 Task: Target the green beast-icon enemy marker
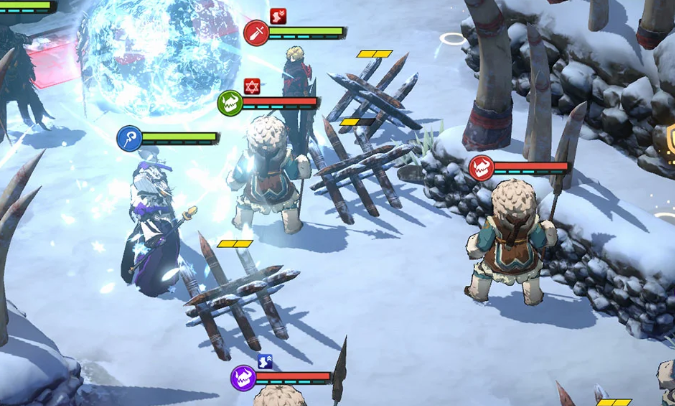click(x=230, y=102)
